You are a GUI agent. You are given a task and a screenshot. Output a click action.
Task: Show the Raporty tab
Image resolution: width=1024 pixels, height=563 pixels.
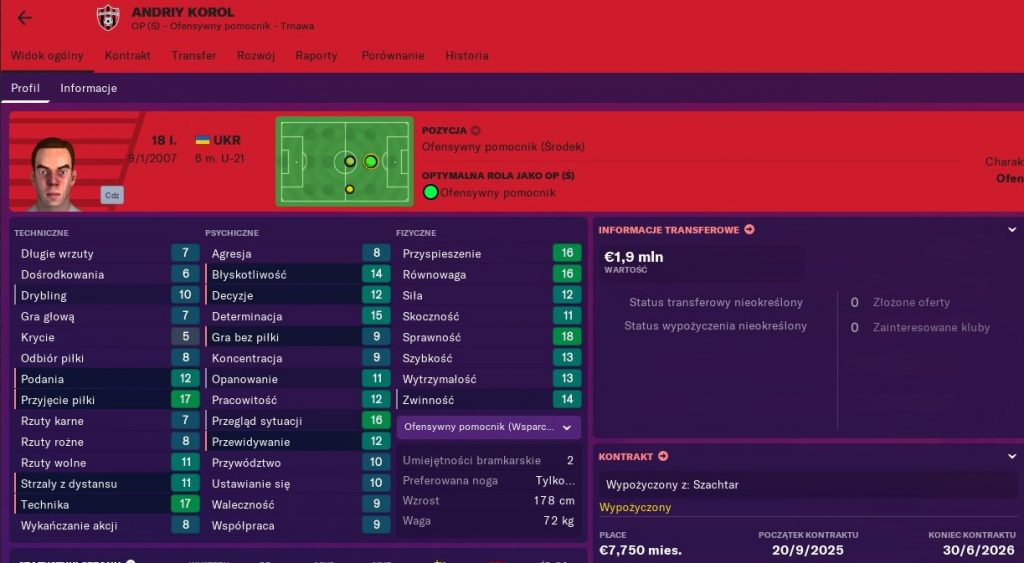pos(316,56)
